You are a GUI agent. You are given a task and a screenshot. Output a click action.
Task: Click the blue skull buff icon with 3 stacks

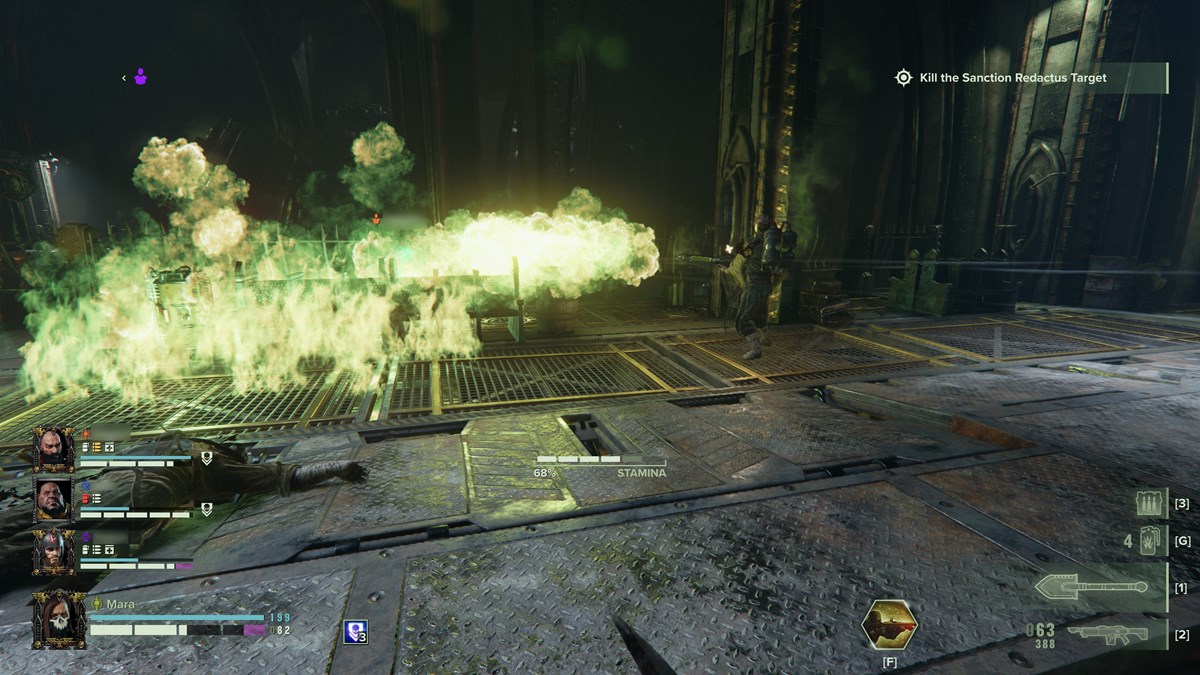coord(355,631)
